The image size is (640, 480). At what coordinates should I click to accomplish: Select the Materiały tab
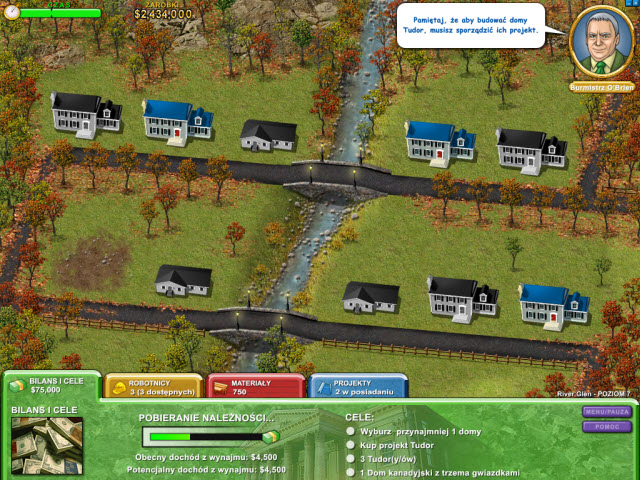point(254,387)
